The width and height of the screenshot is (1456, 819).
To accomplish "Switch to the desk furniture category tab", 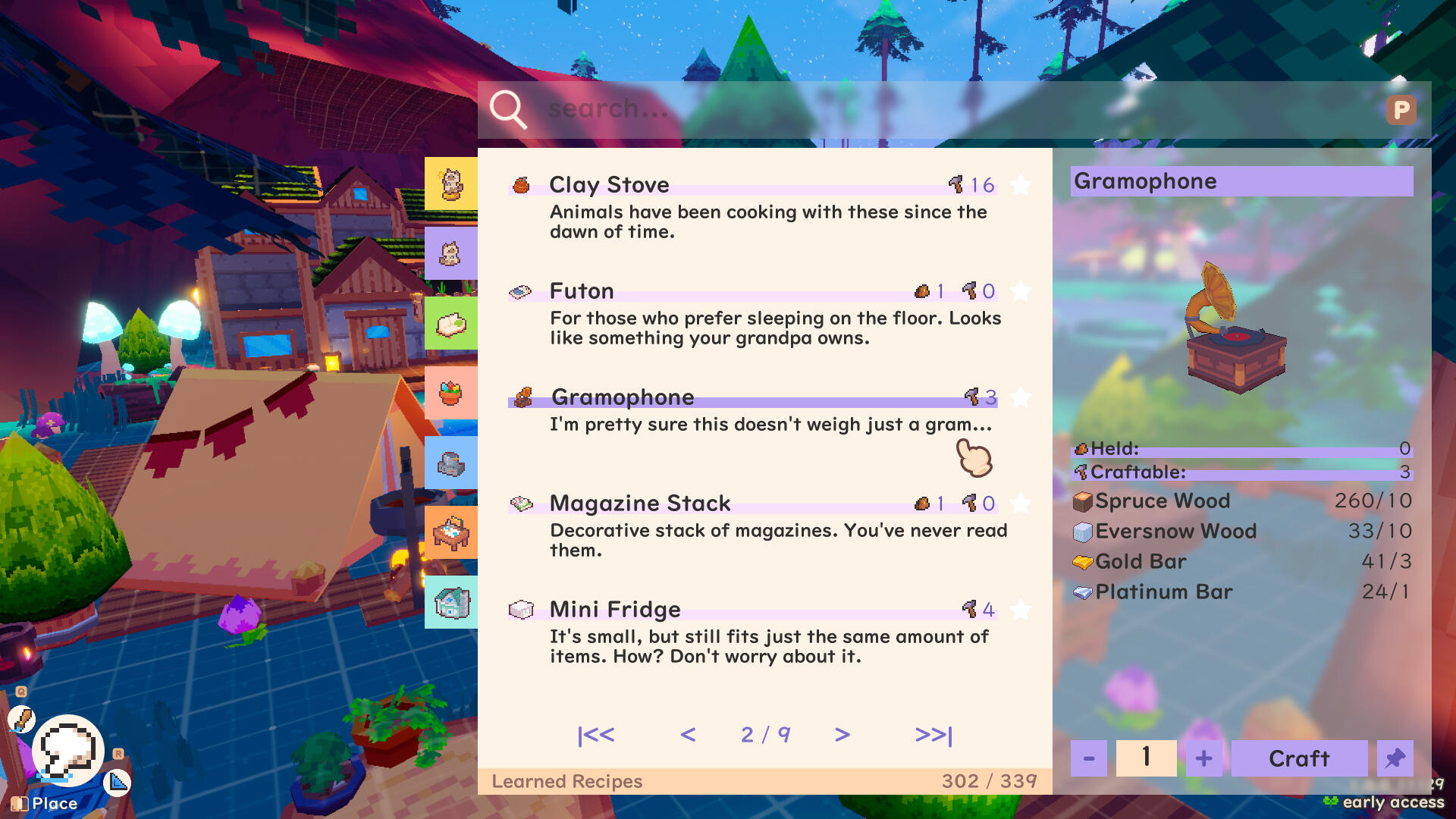I will tap(451, 533).
